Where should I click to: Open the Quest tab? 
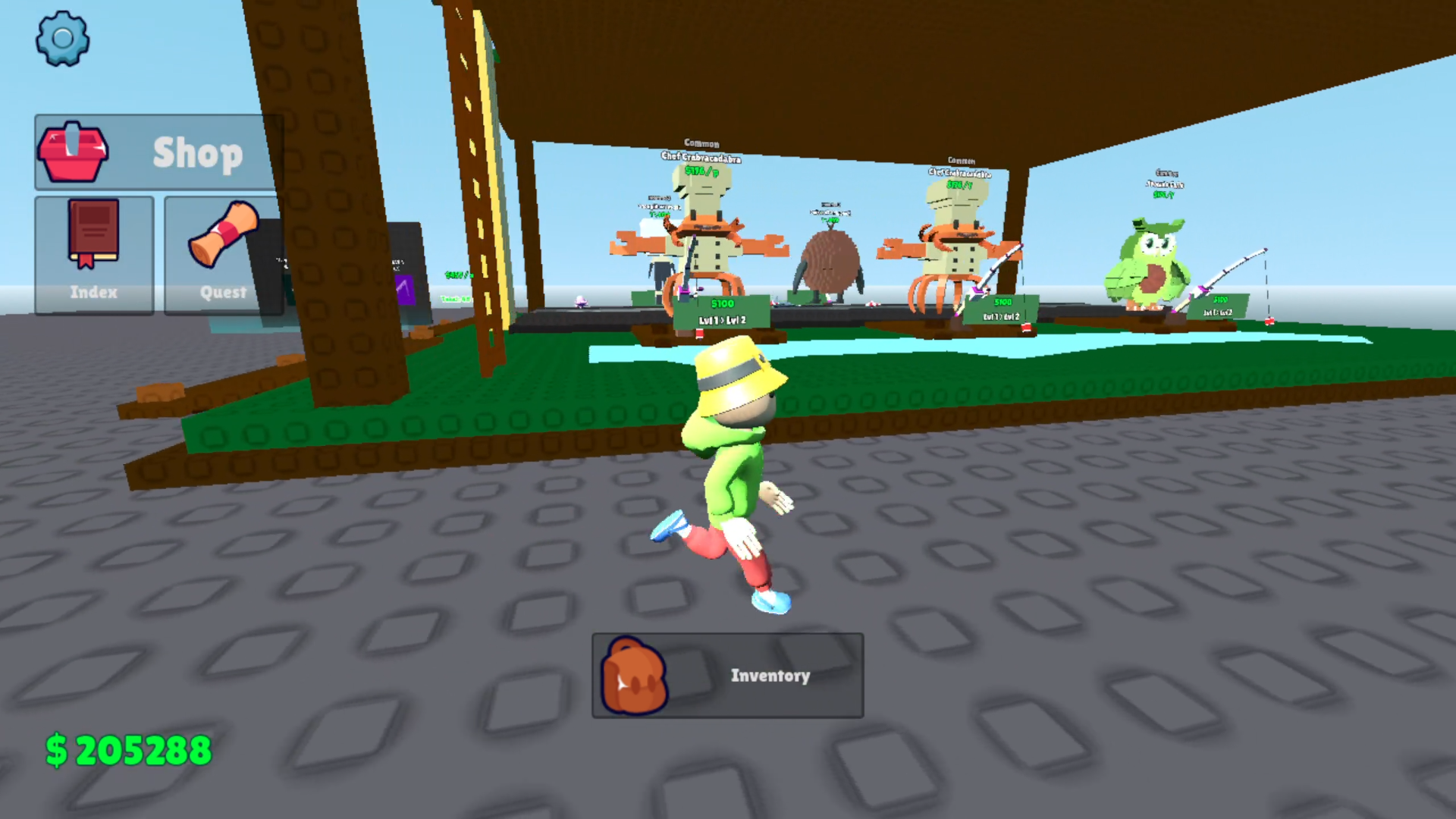[x=222, y=258]
